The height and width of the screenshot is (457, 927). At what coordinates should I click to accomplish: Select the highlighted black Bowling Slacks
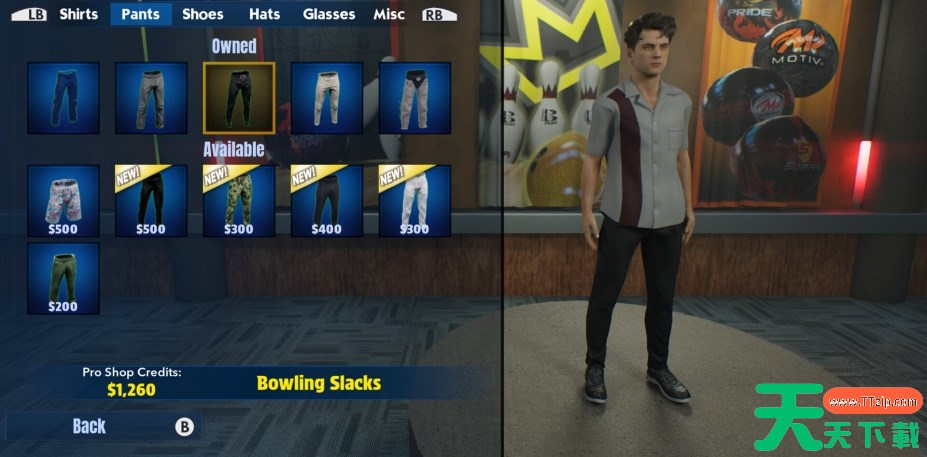click(x=239, y=98)
